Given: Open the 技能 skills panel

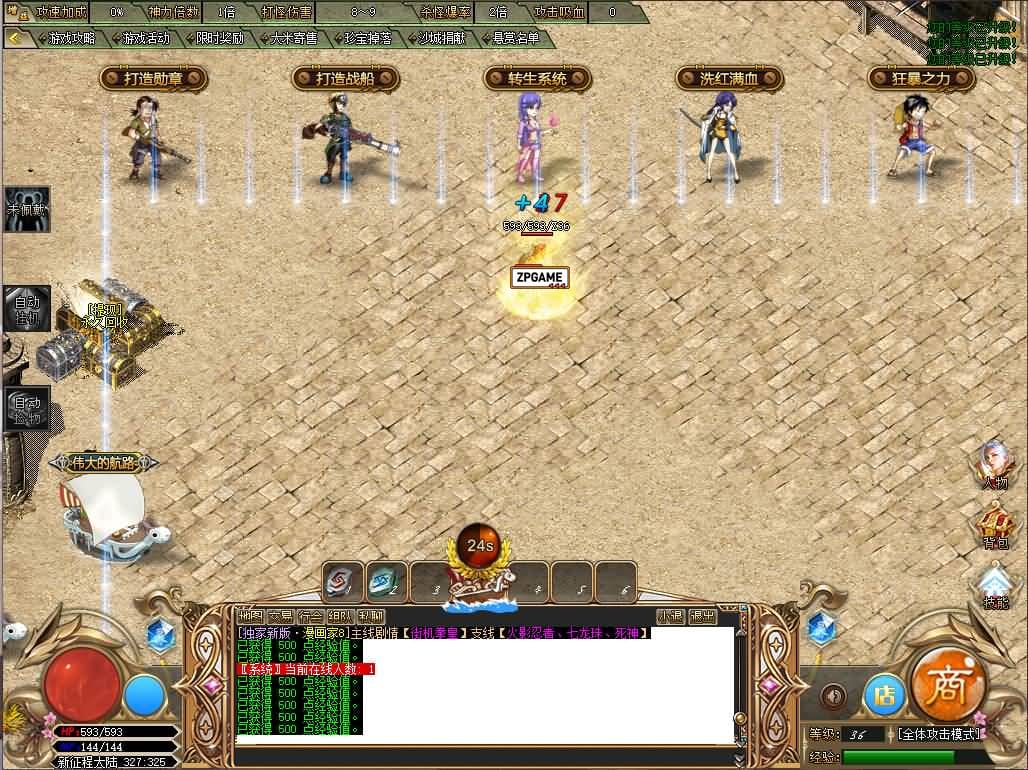Looking at the screenshot, I should point(995,586).
